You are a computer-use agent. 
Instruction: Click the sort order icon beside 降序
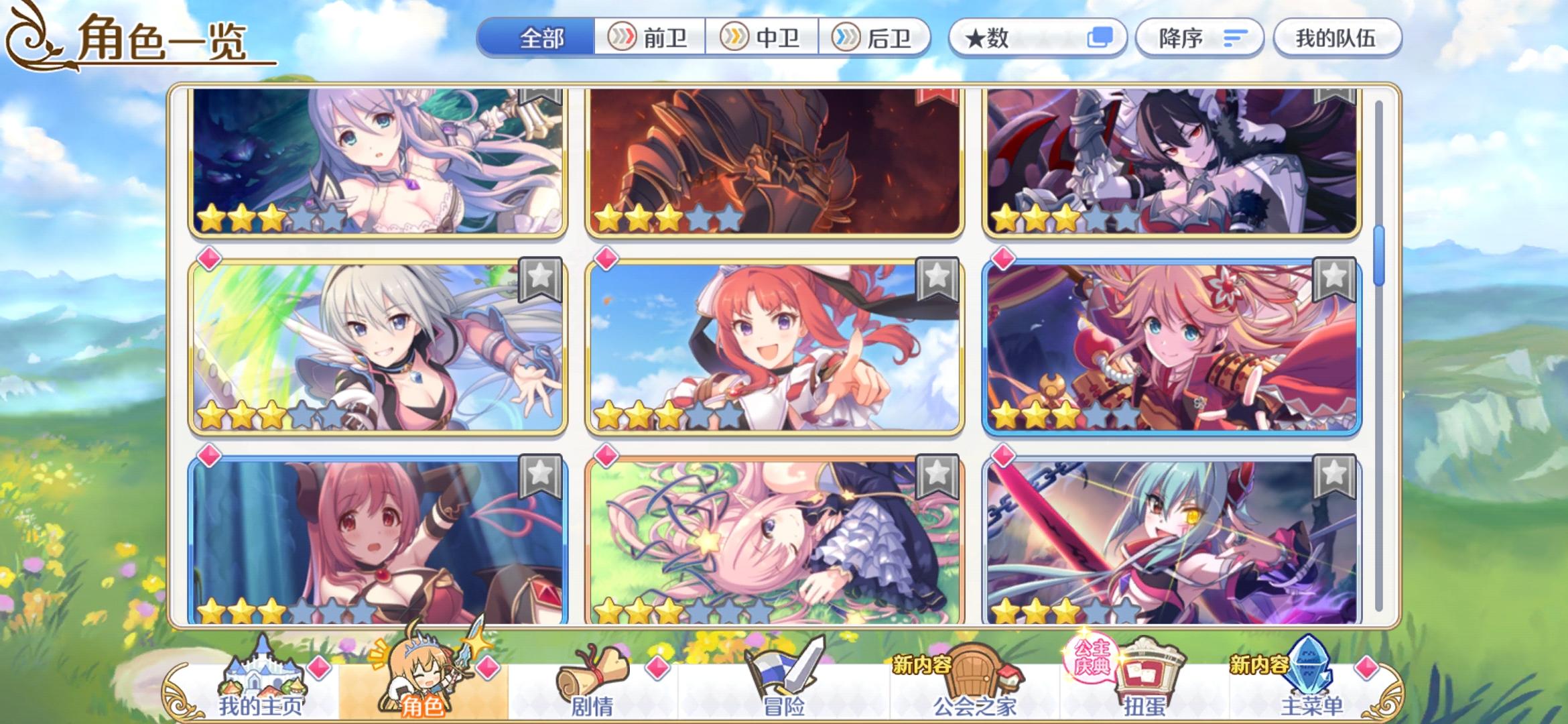coord(1236,38)
